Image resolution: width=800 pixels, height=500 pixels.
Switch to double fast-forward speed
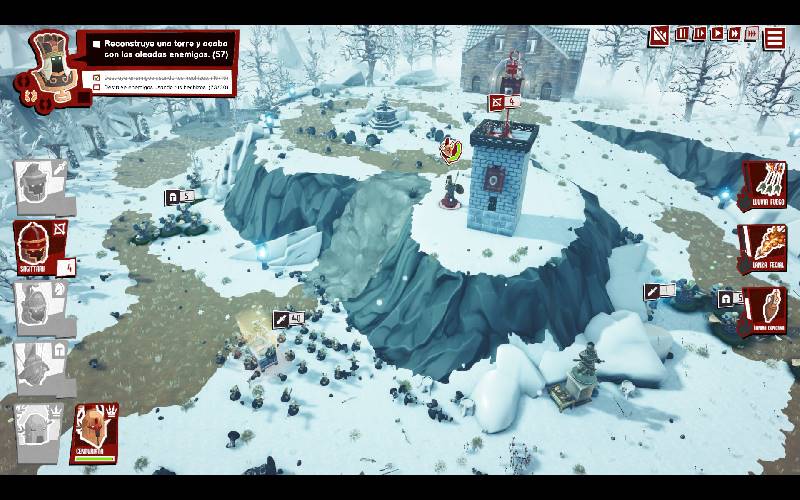point(735,34)
